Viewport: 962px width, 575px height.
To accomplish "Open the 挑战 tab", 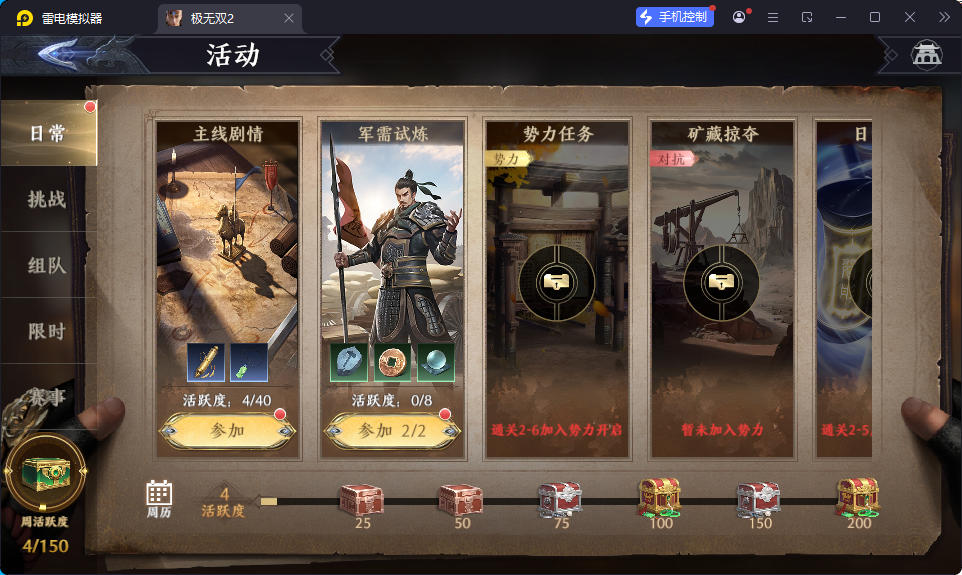I will (x=47, y=199).
